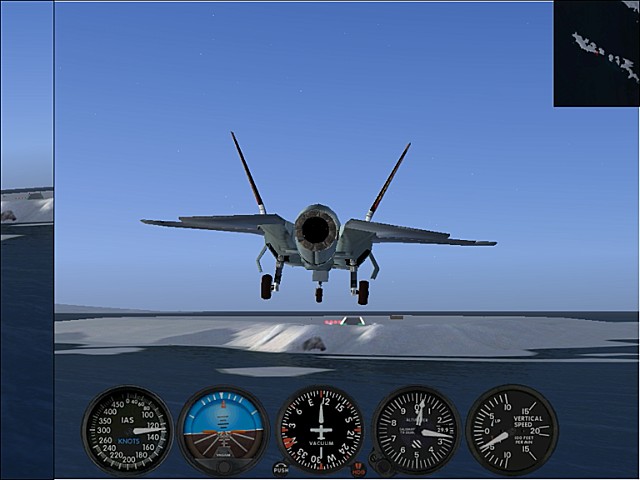This screenshot has height=480, width=640.
Task: Click the PUSH knob on heading gauge
Action: (x=281, y=467)
